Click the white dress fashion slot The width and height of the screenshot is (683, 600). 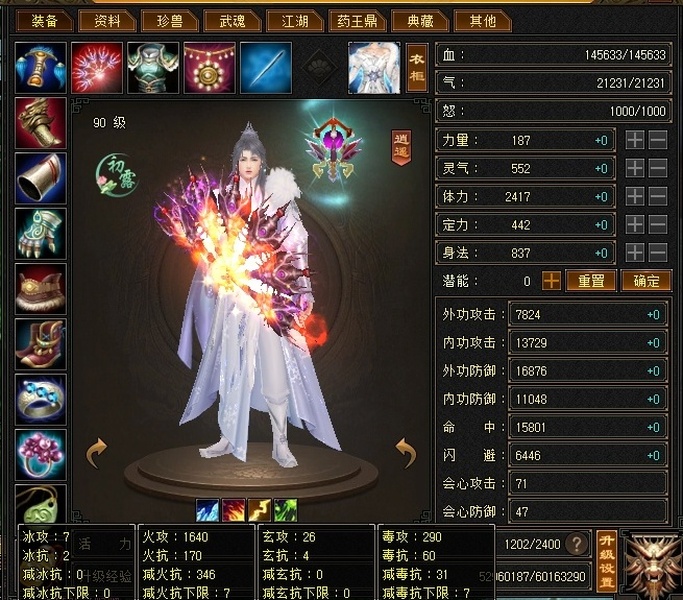click(x=373, y=65)
